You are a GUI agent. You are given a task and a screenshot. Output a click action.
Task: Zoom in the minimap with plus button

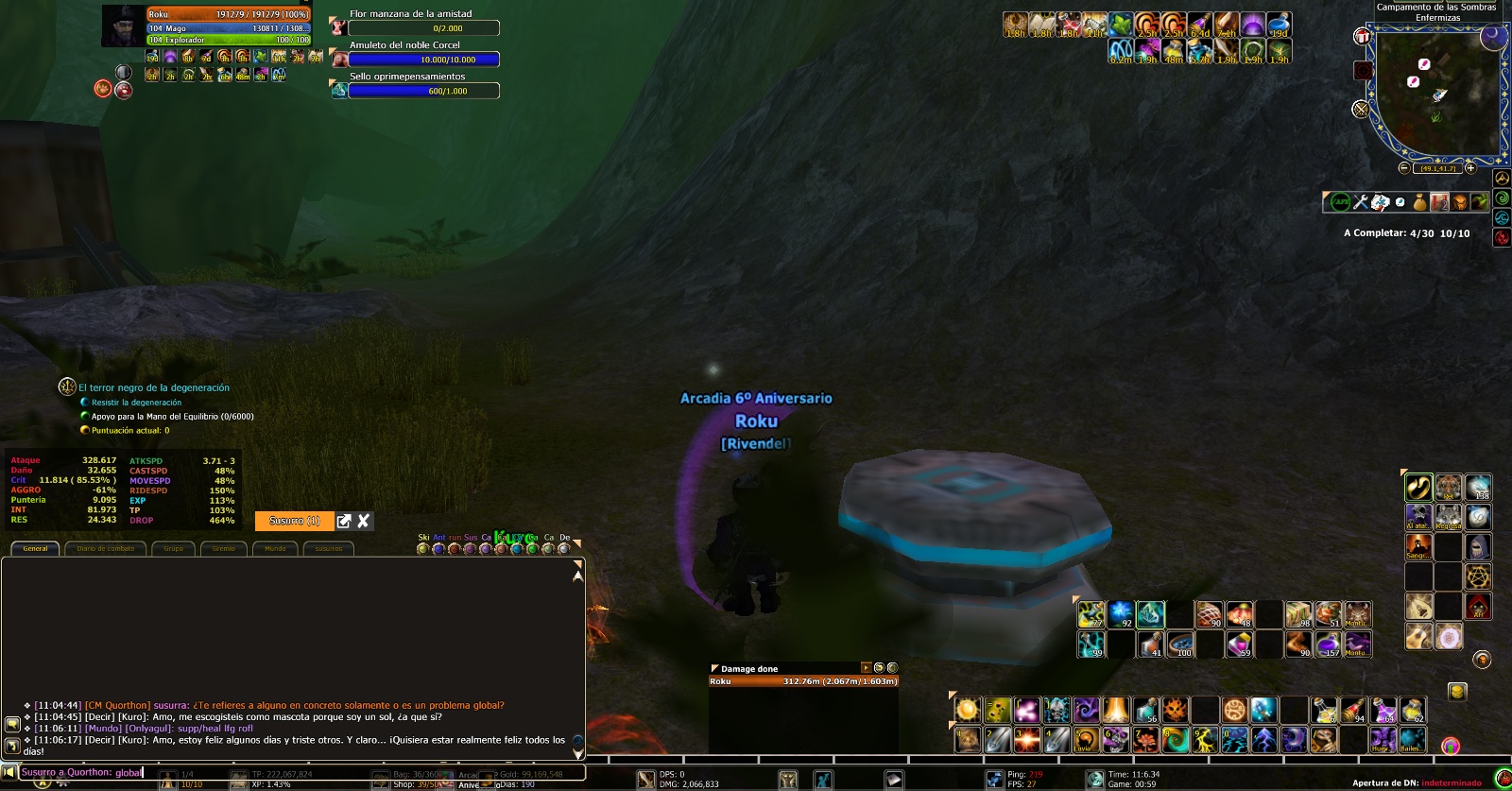click(x=1470, y=168)
